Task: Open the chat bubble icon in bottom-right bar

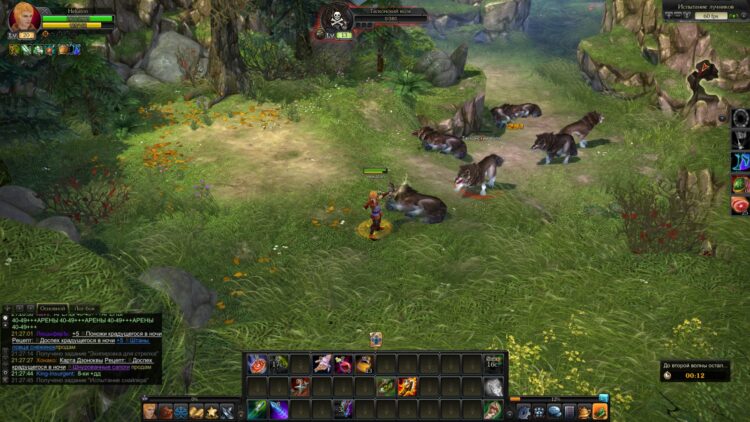Action: click(x=554, y=411)
